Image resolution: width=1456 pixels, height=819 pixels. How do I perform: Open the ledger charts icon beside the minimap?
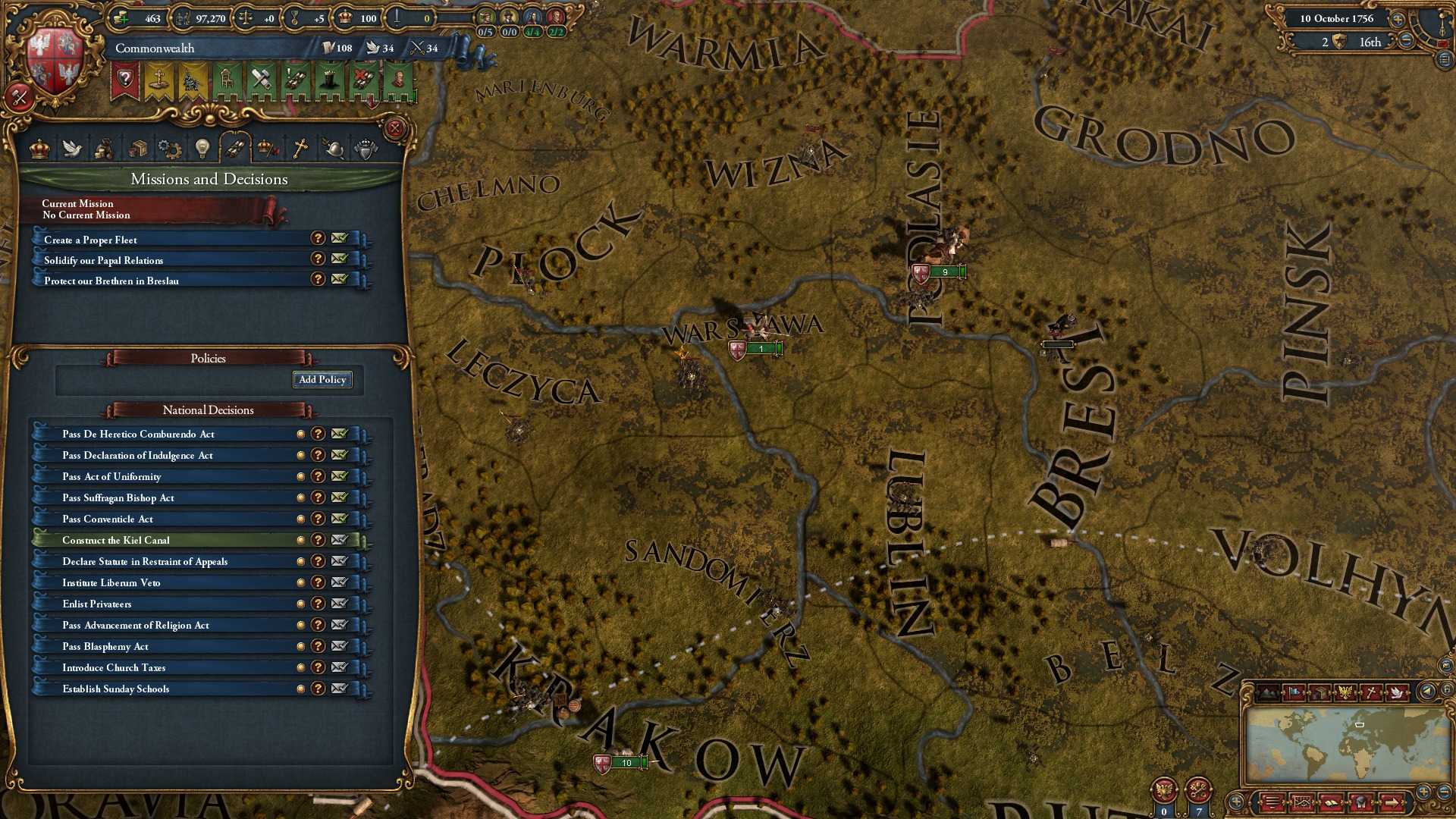pos(1302,802)
